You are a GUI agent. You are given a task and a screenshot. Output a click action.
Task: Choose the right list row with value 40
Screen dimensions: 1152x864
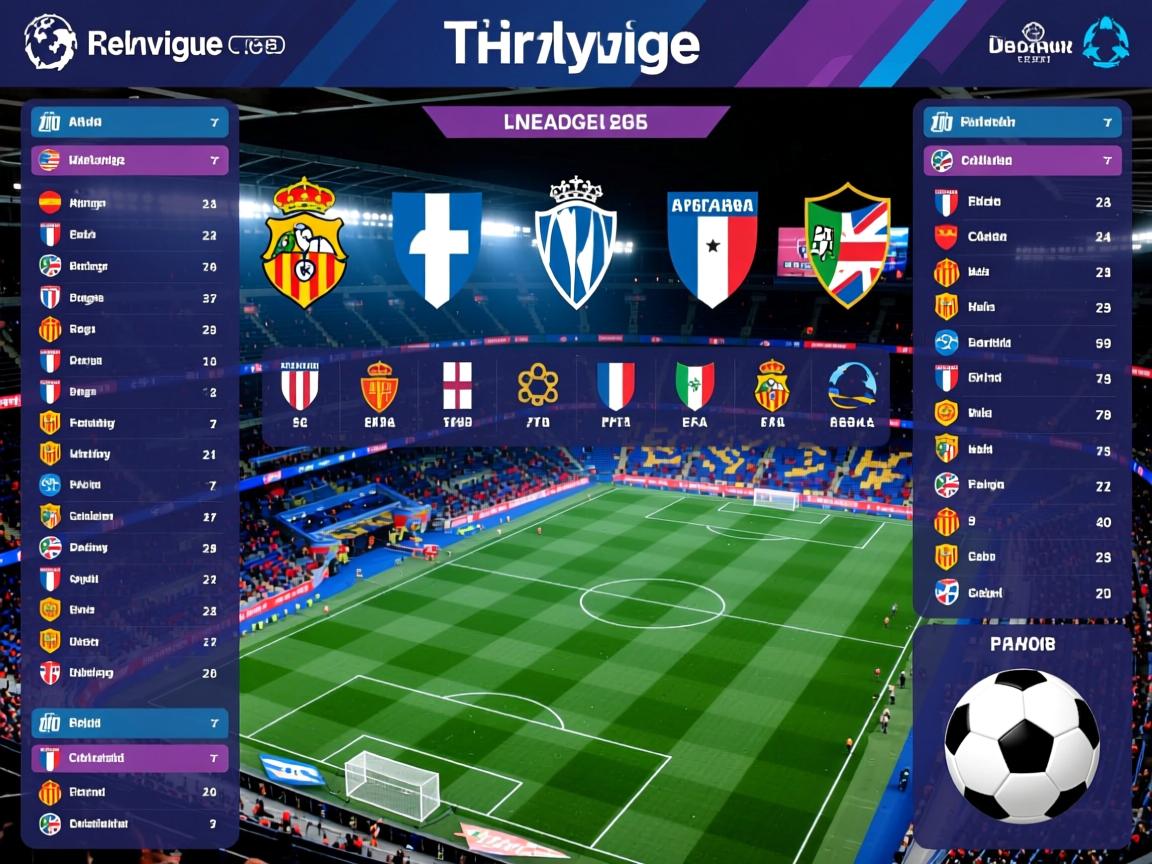click(x=1022, y=522)
